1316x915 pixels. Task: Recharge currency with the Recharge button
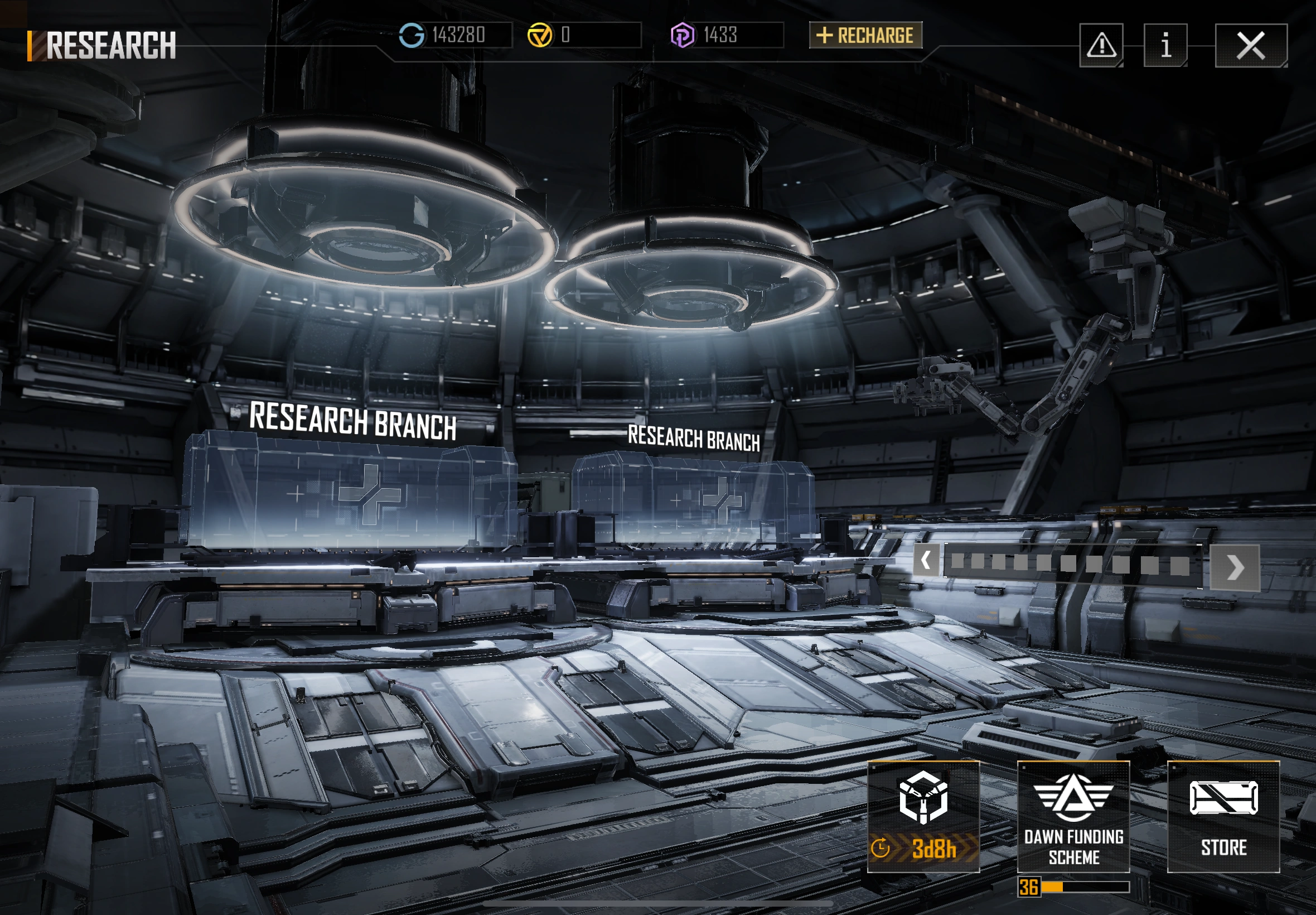coord(865,36)
